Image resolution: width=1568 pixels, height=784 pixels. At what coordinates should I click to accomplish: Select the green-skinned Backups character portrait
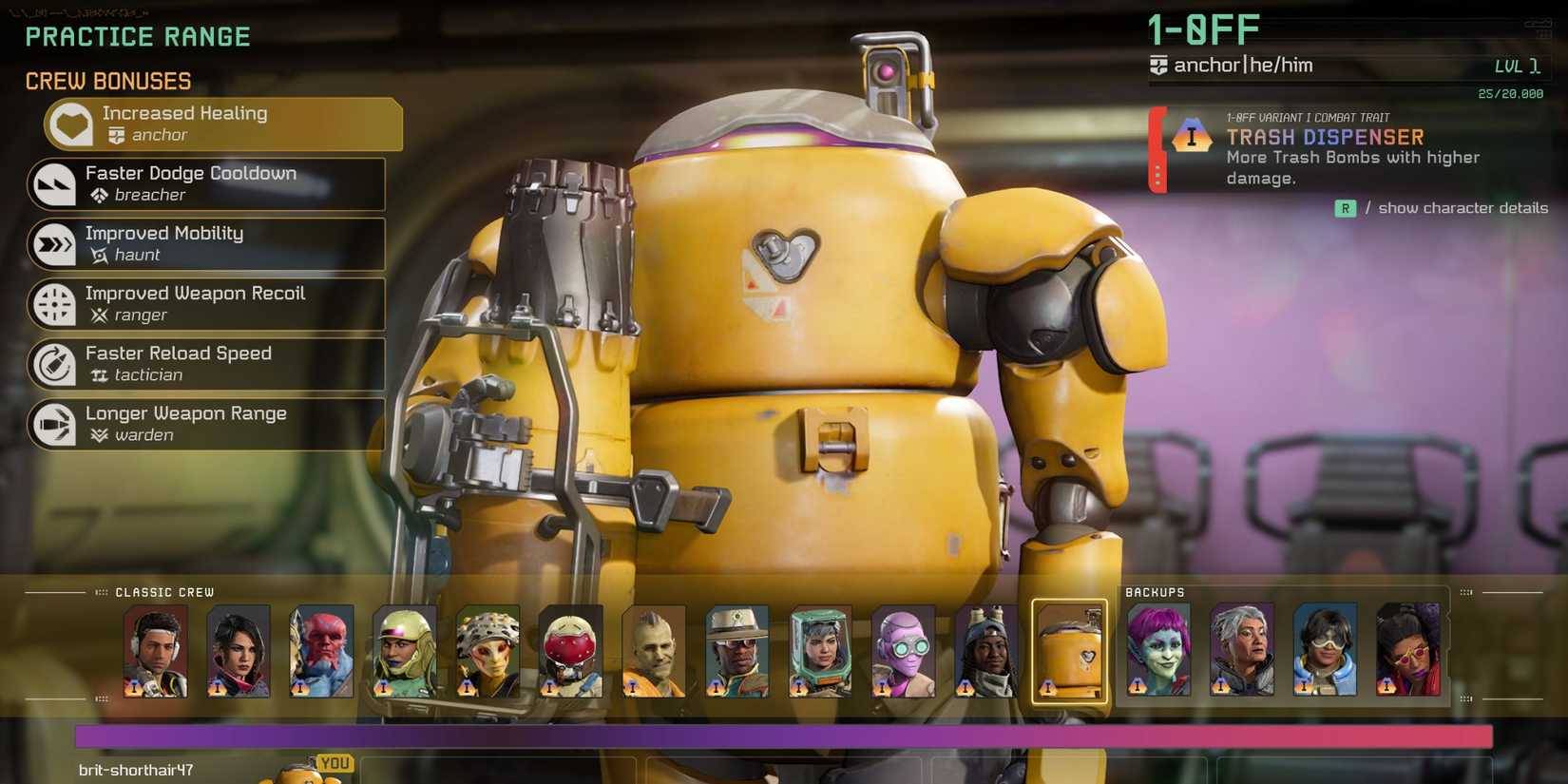(x=1159, y=651)
